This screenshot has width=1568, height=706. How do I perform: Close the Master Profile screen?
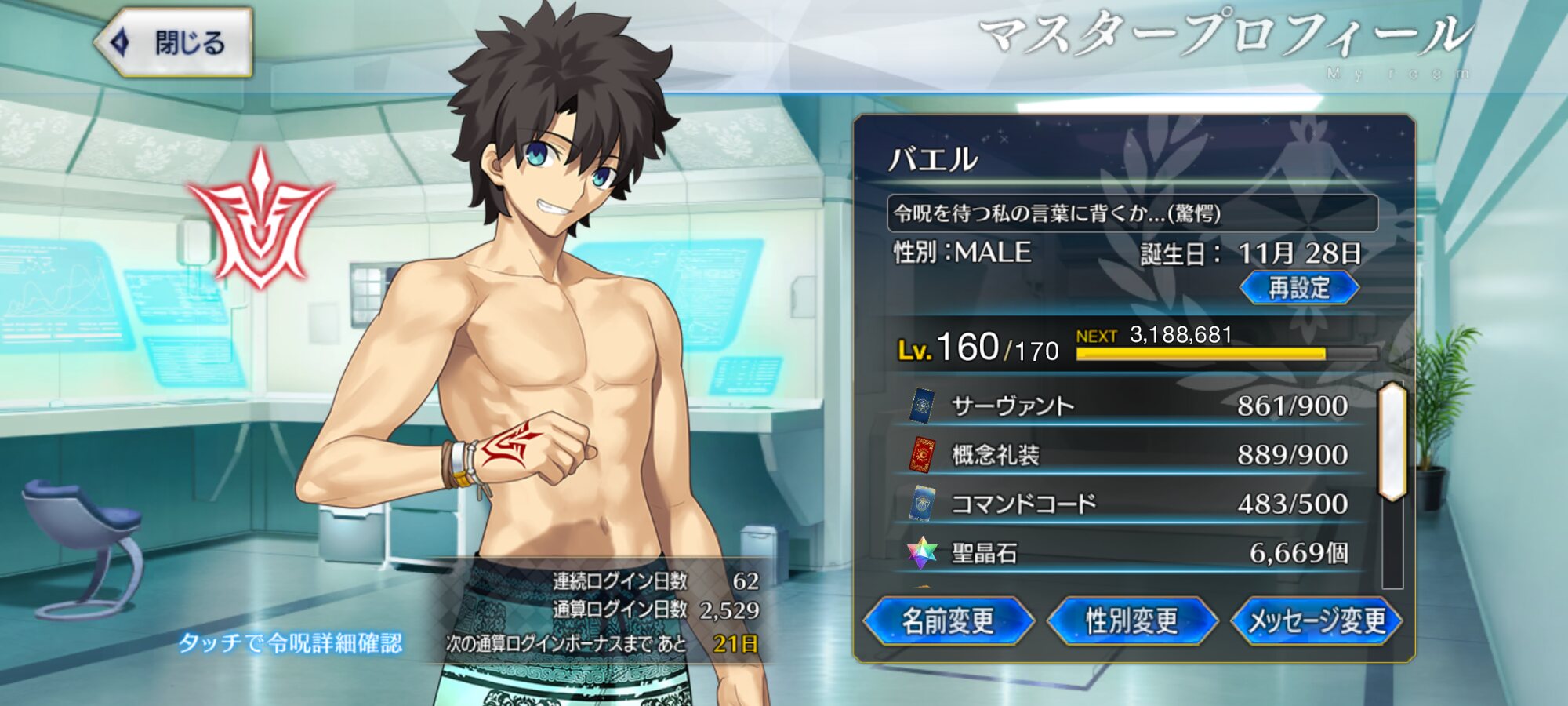pyautogui.click(x=174, y=42)
